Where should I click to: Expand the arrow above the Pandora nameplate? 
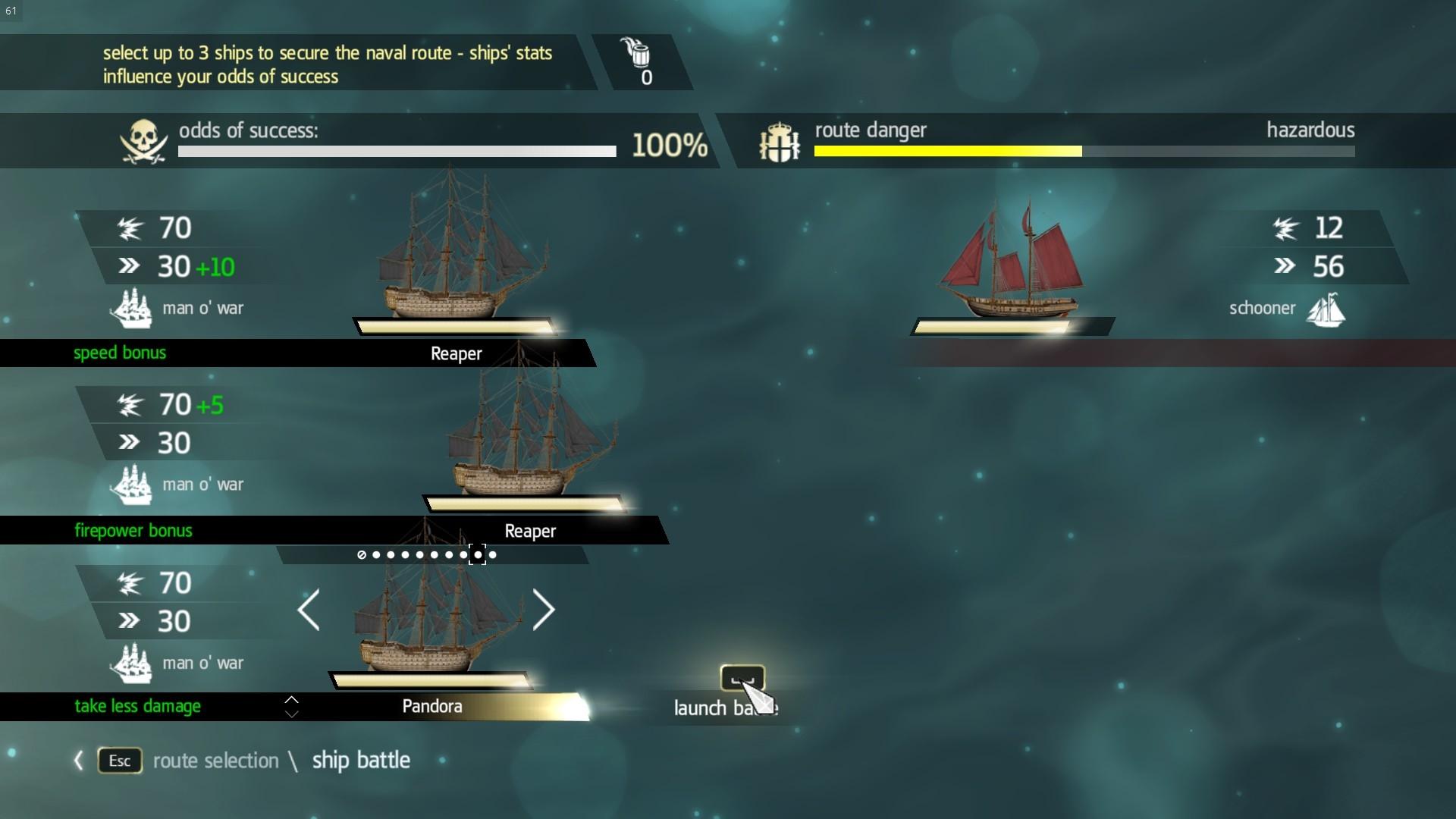coord(291,701)
